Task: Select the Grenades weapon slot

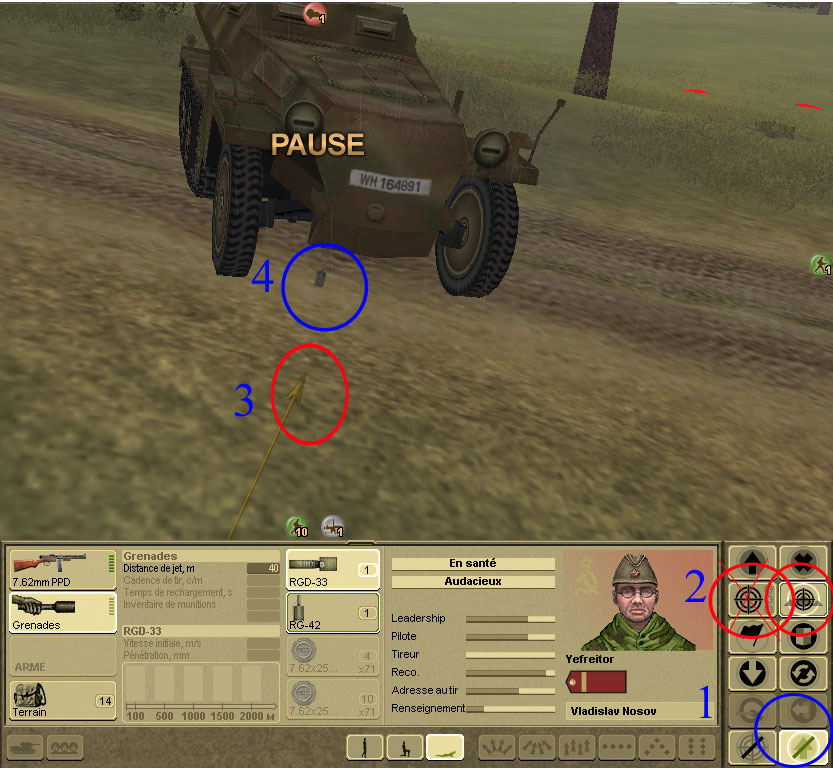Action: click(x=60, y=612)
